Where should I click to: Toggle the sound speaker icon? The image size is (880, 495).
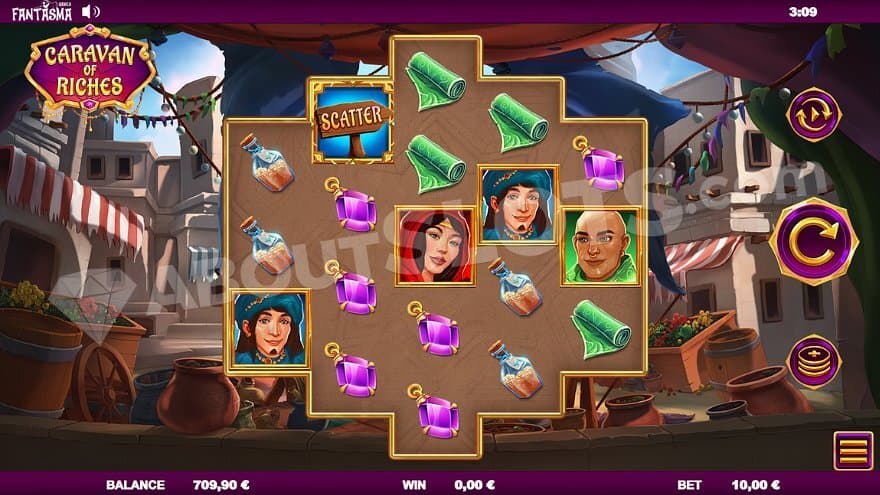(x=90, y=11)
